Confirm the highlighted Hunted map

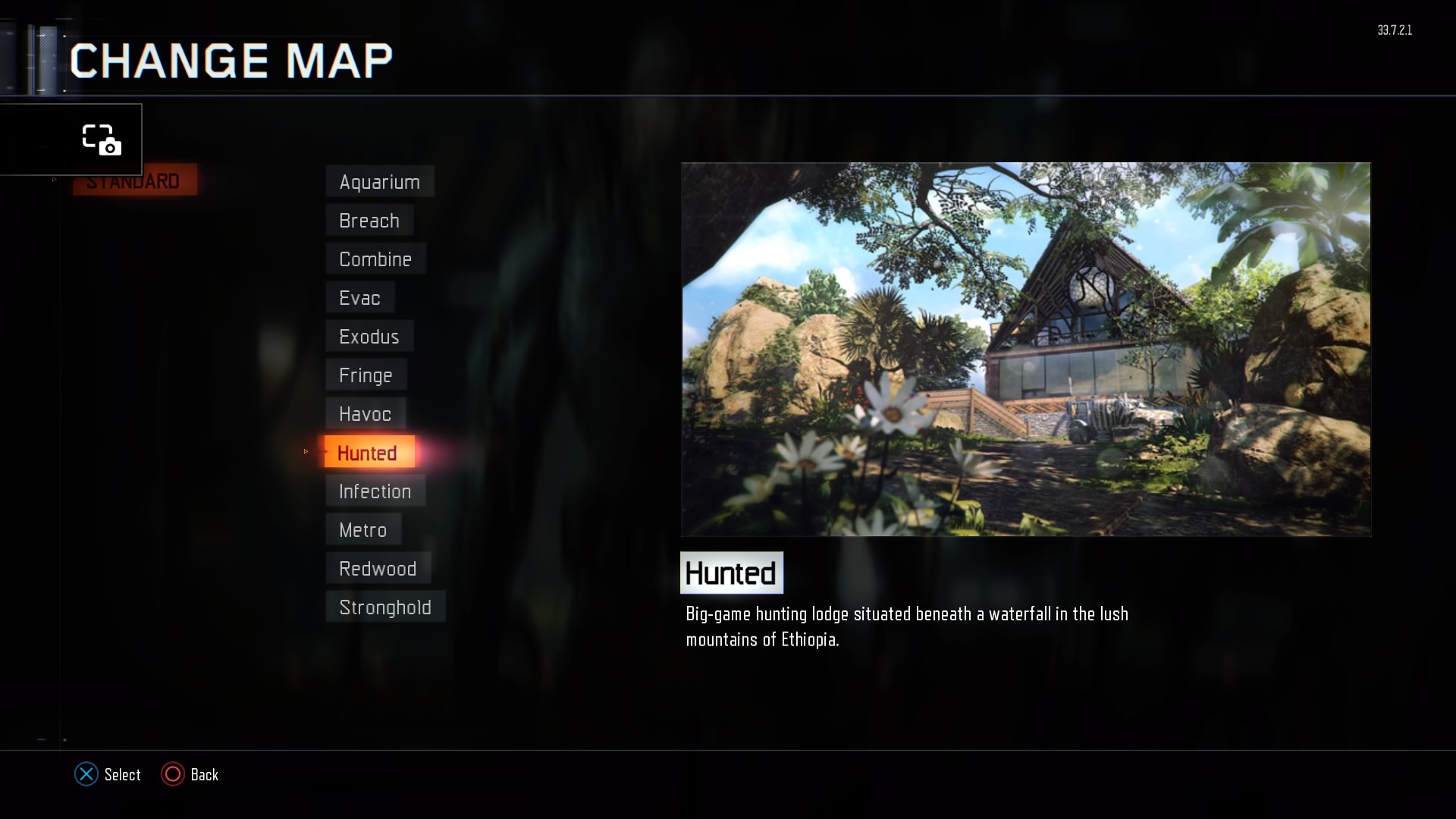pyautogui.click(x=369, y=453)
